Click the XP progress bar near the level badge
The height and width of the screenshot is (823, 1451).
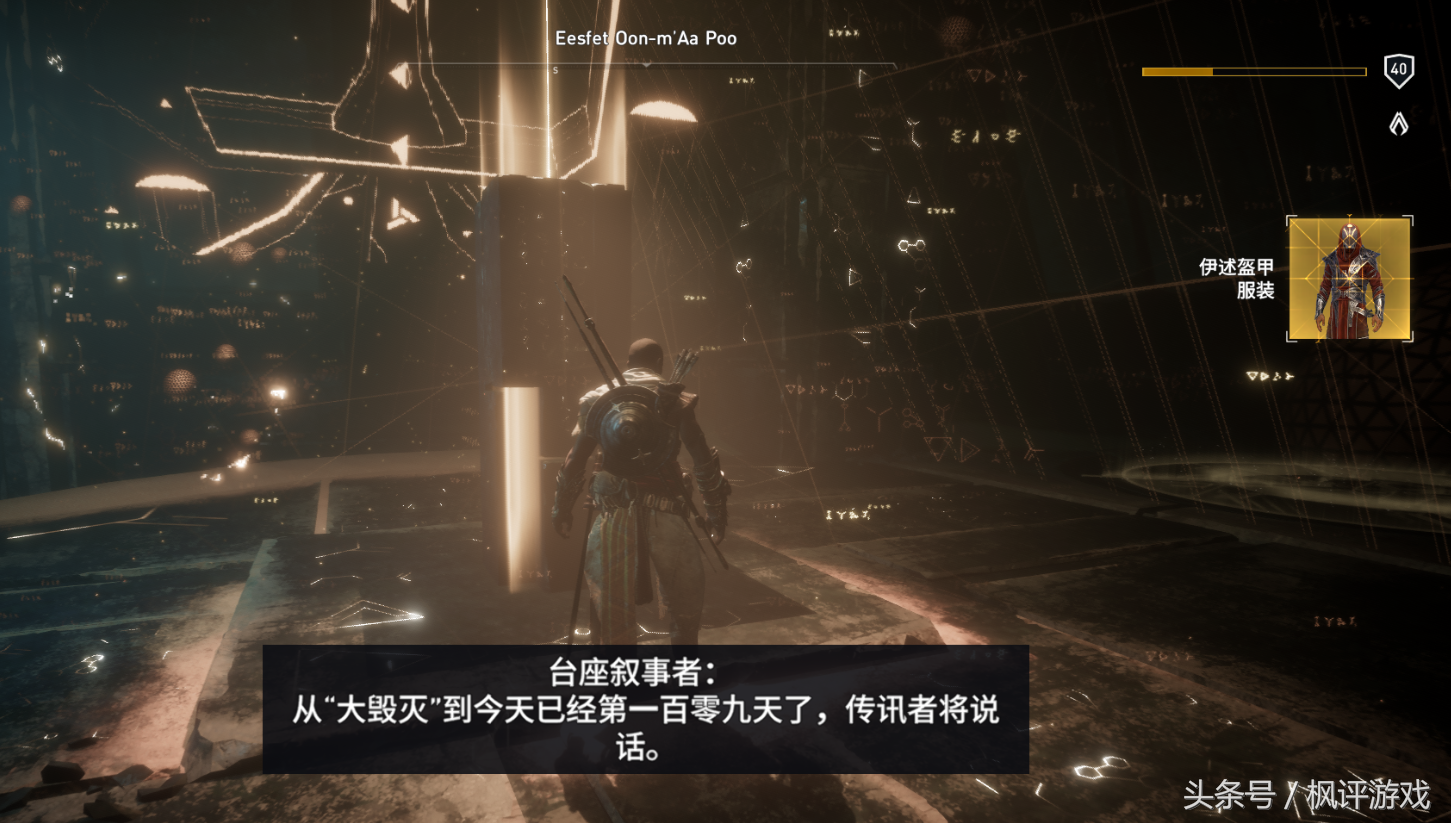(1253, 71)
